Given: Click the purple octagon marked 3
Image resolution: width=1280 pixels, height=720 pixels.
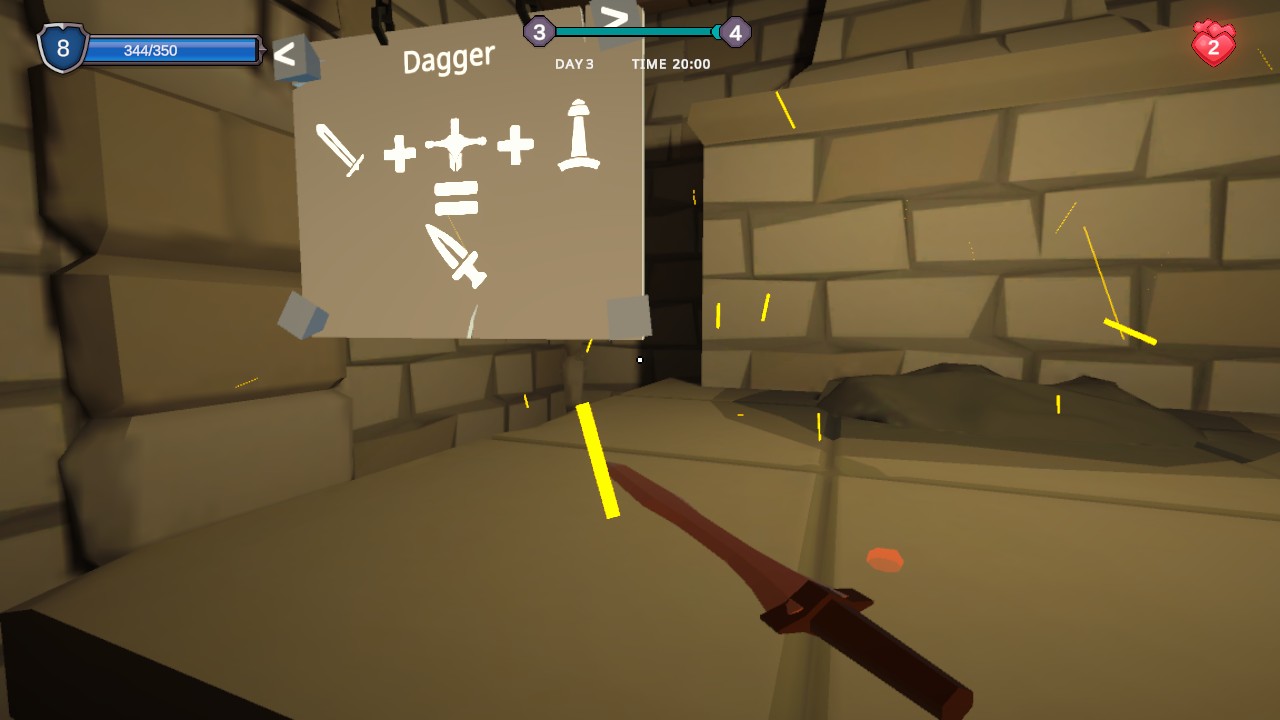Looking at the screenshot, I should (538, 30).
